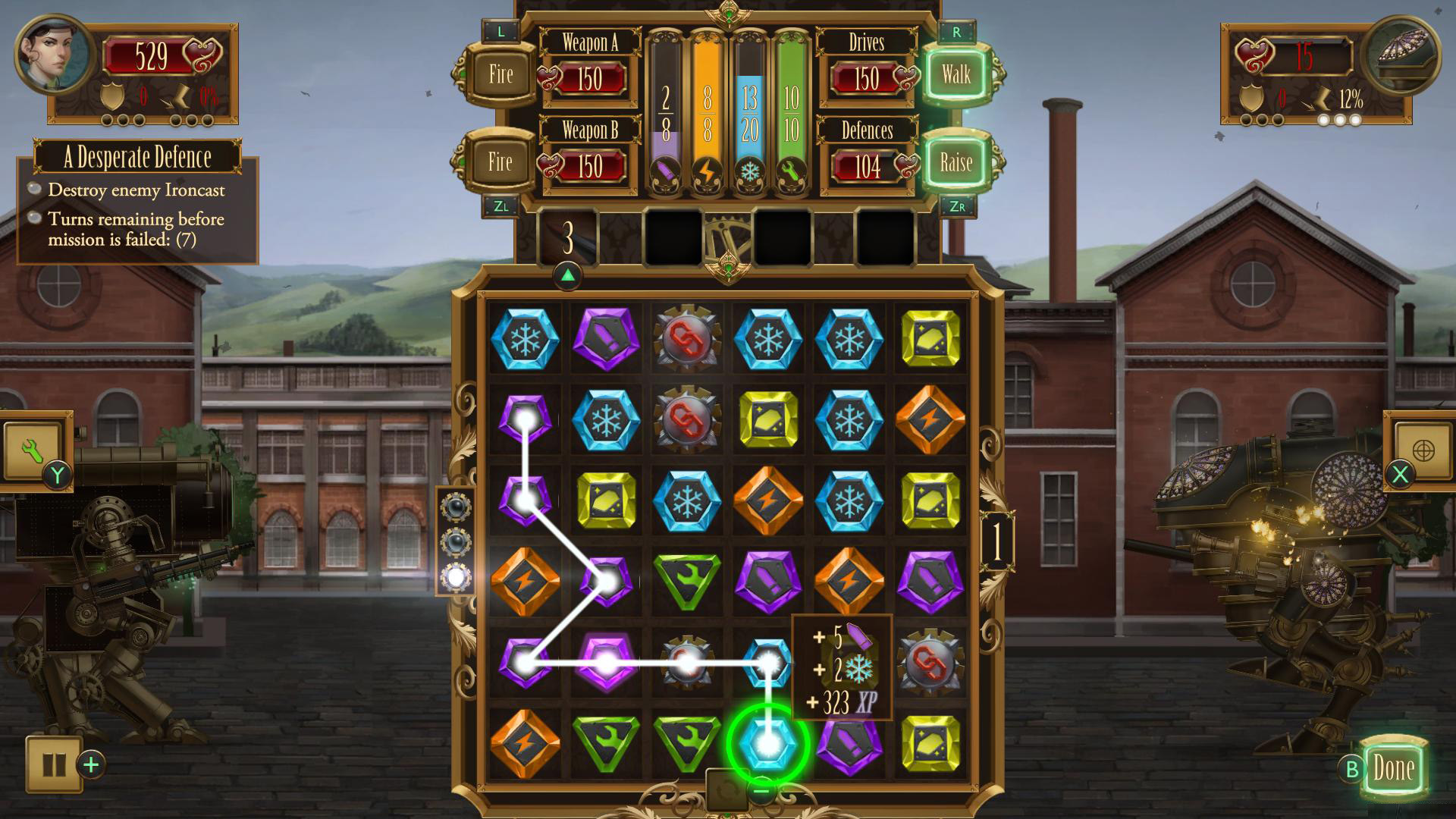Screen dimensions: 1456x819
Task: Click the circular refresh icon below the board
Action: 727,791
